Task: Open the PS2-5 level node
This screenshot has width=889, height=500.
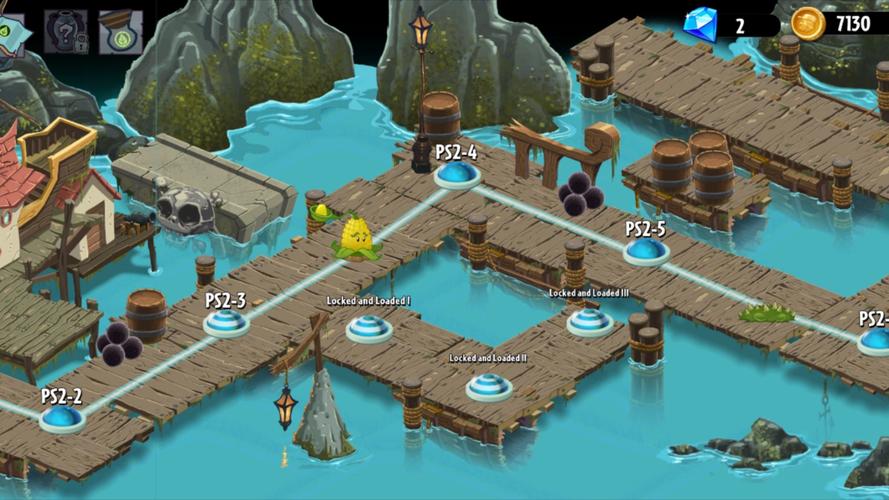Action: tap(646, 250)
